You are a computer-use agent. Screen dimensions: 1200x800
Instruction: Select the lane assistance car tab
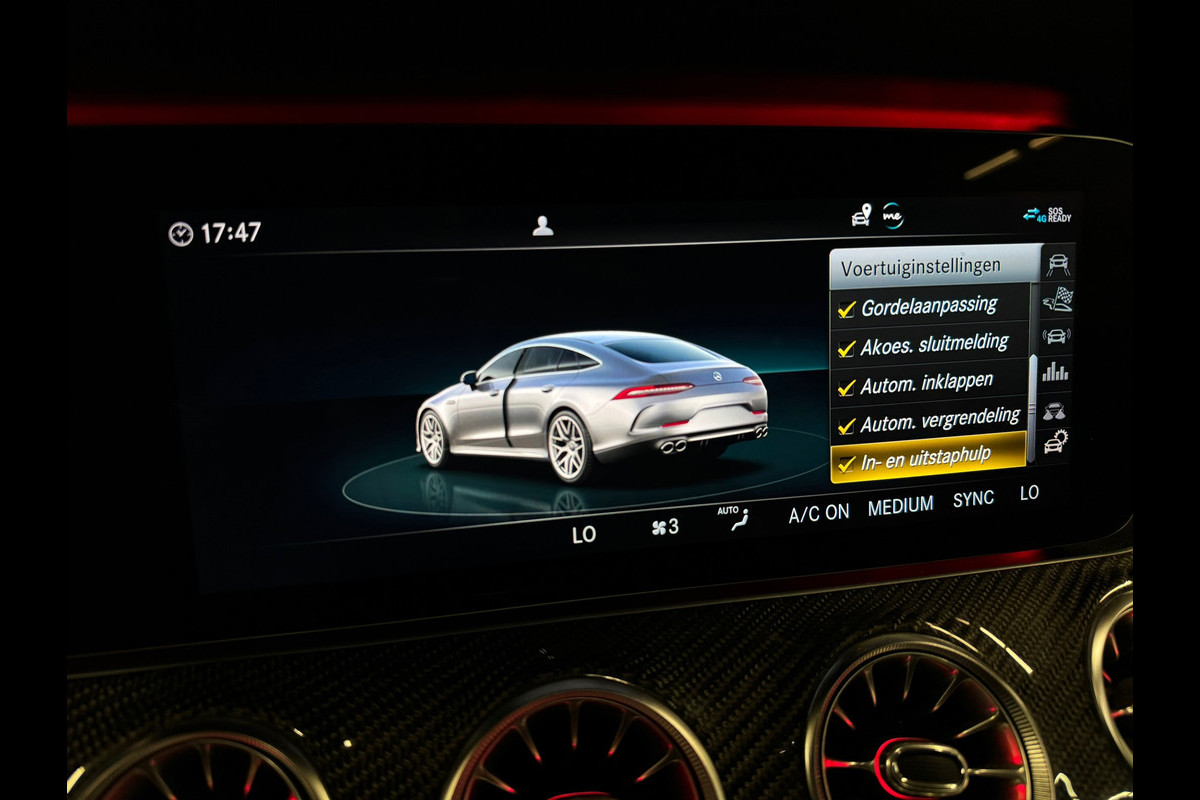[x=1057, y=264]
